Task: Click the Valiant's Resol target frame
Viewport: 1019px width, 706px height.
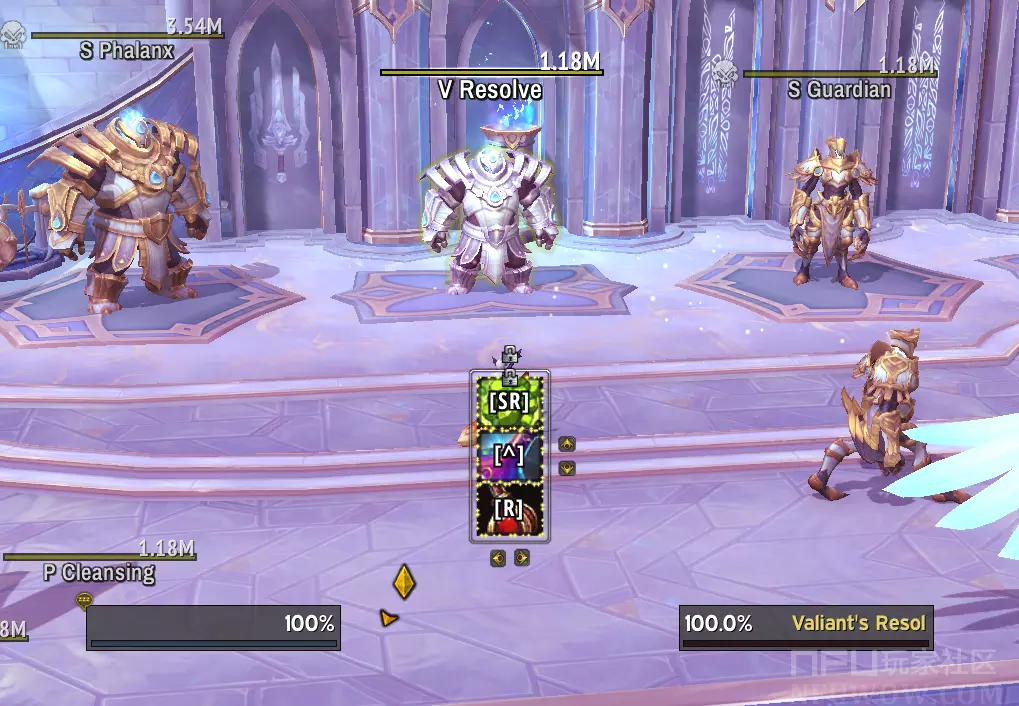Action: point(806,627)
